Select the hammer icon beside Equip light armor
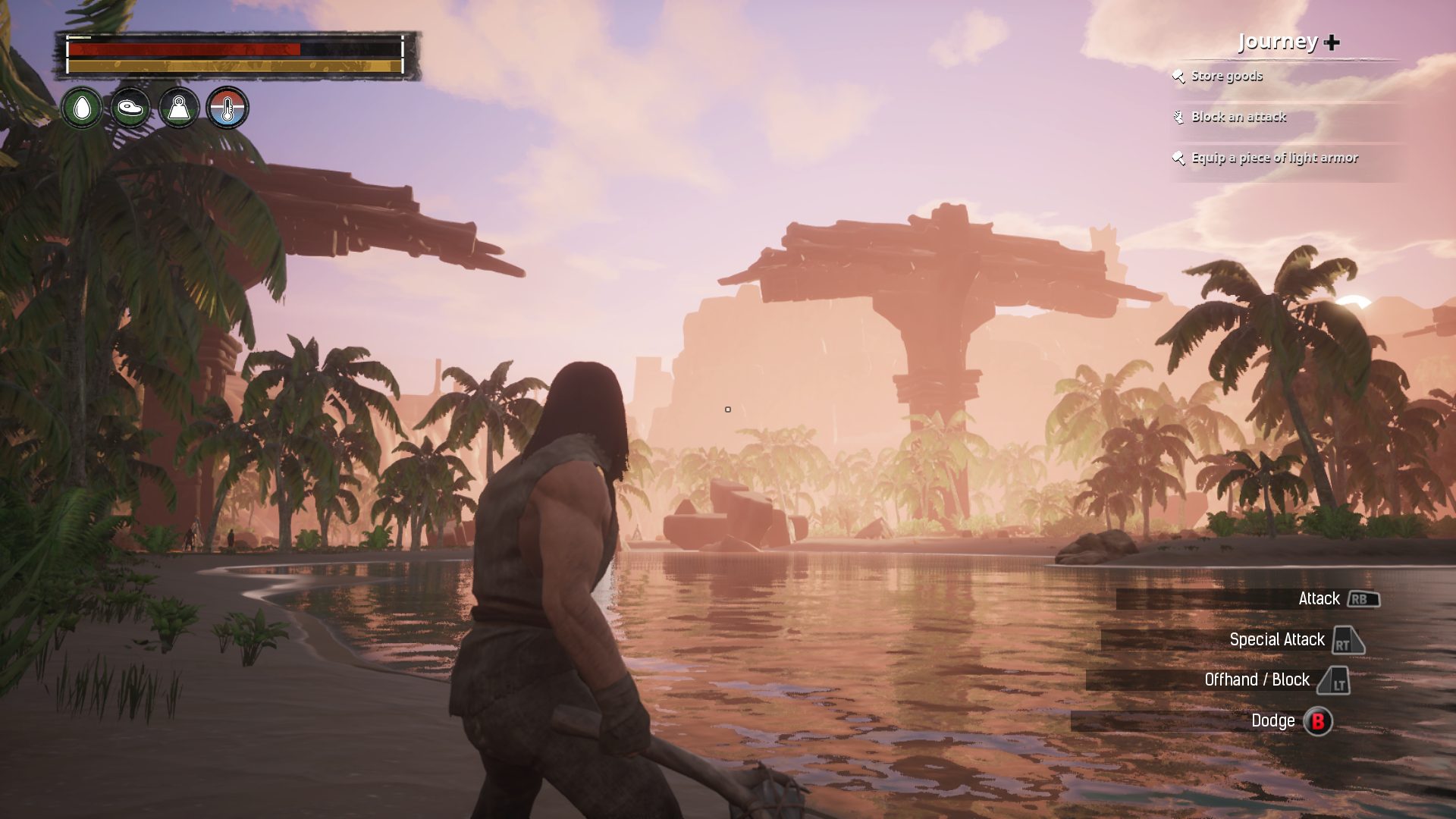Viewport: 1456px width, 819px height. [x=1179, y=158]
